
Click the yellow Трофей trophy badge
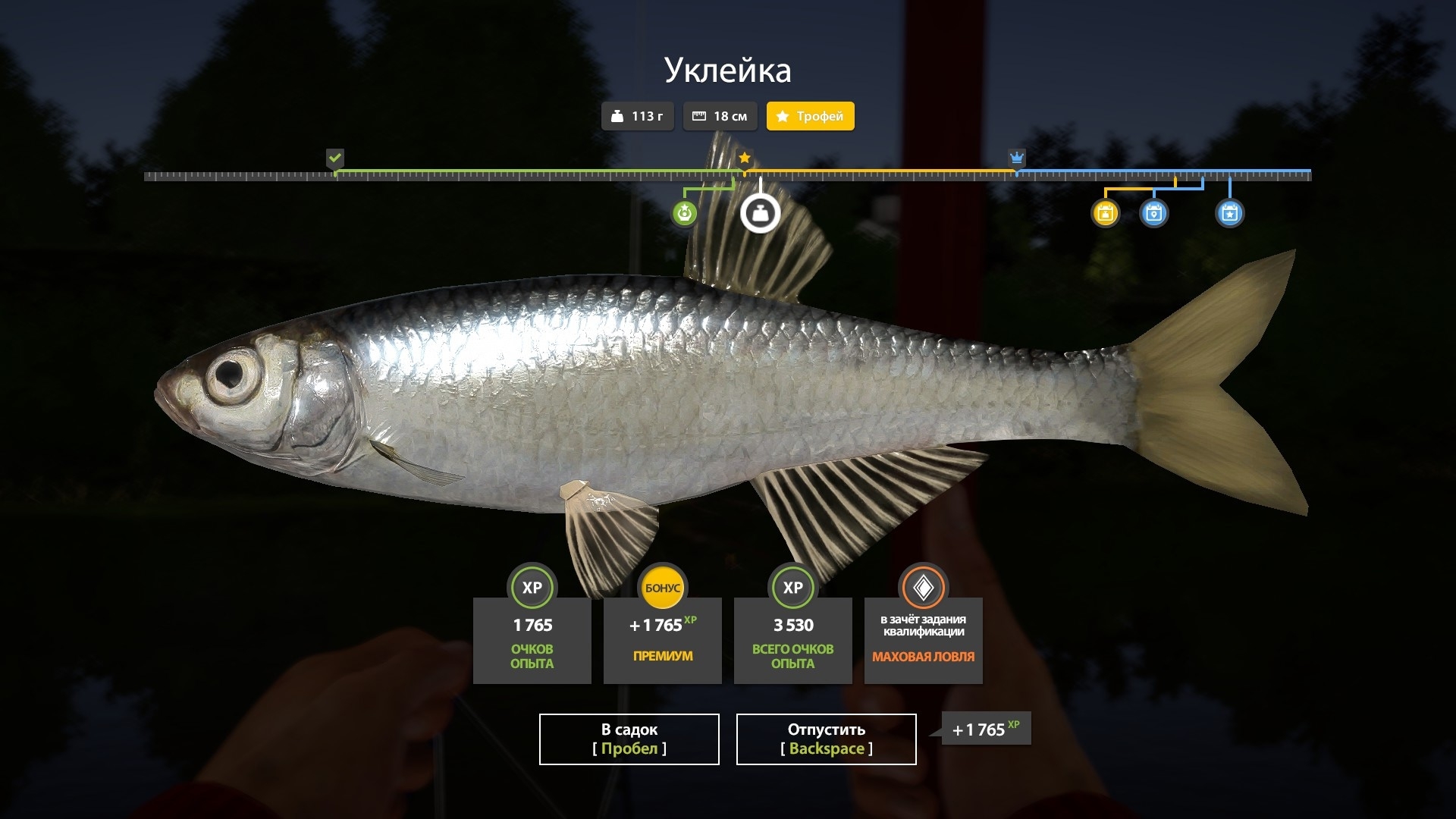(x=810, y=116)
